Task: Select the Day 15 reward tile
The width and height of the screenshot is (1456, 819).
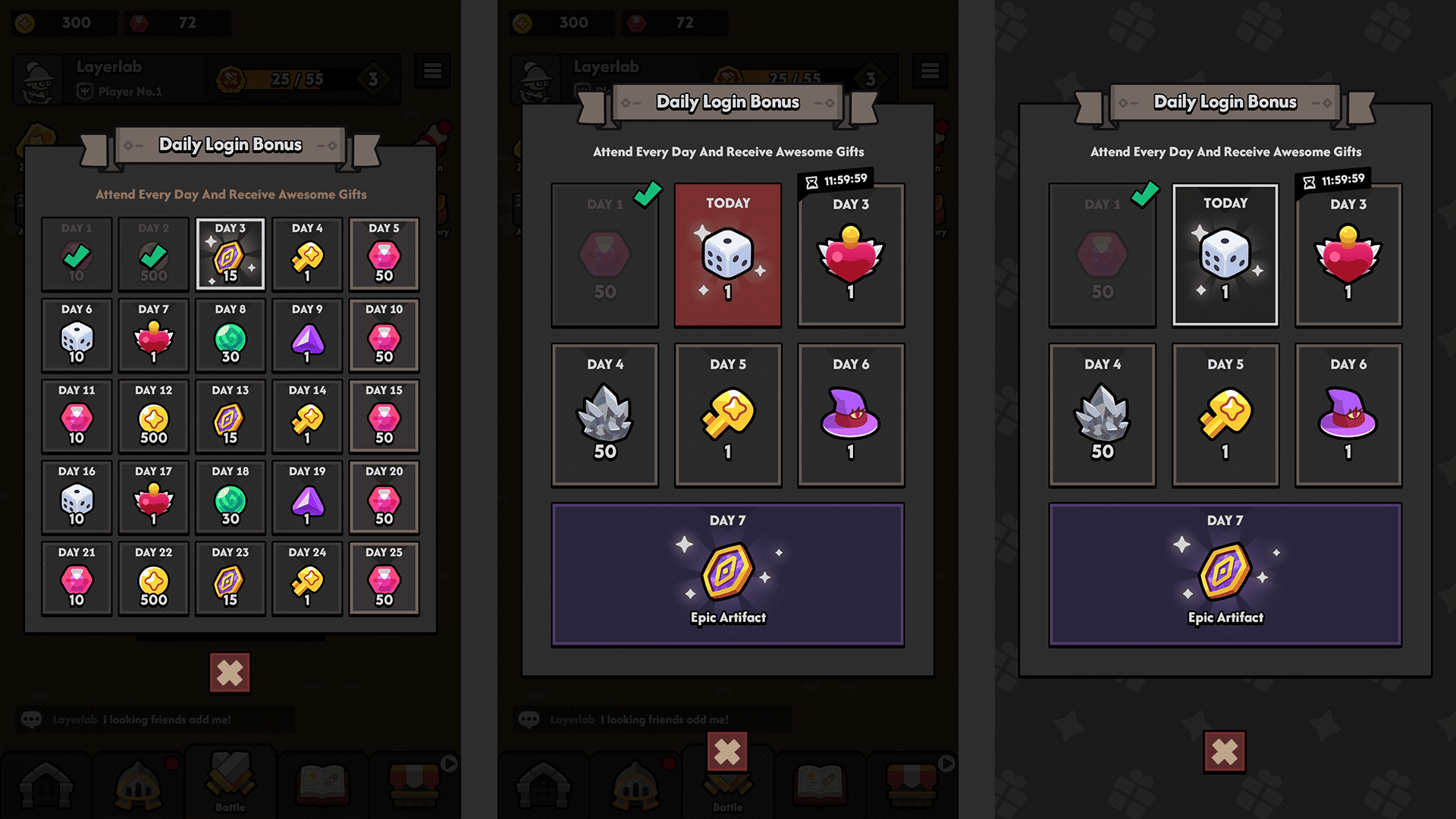Action: pos(384,416)
